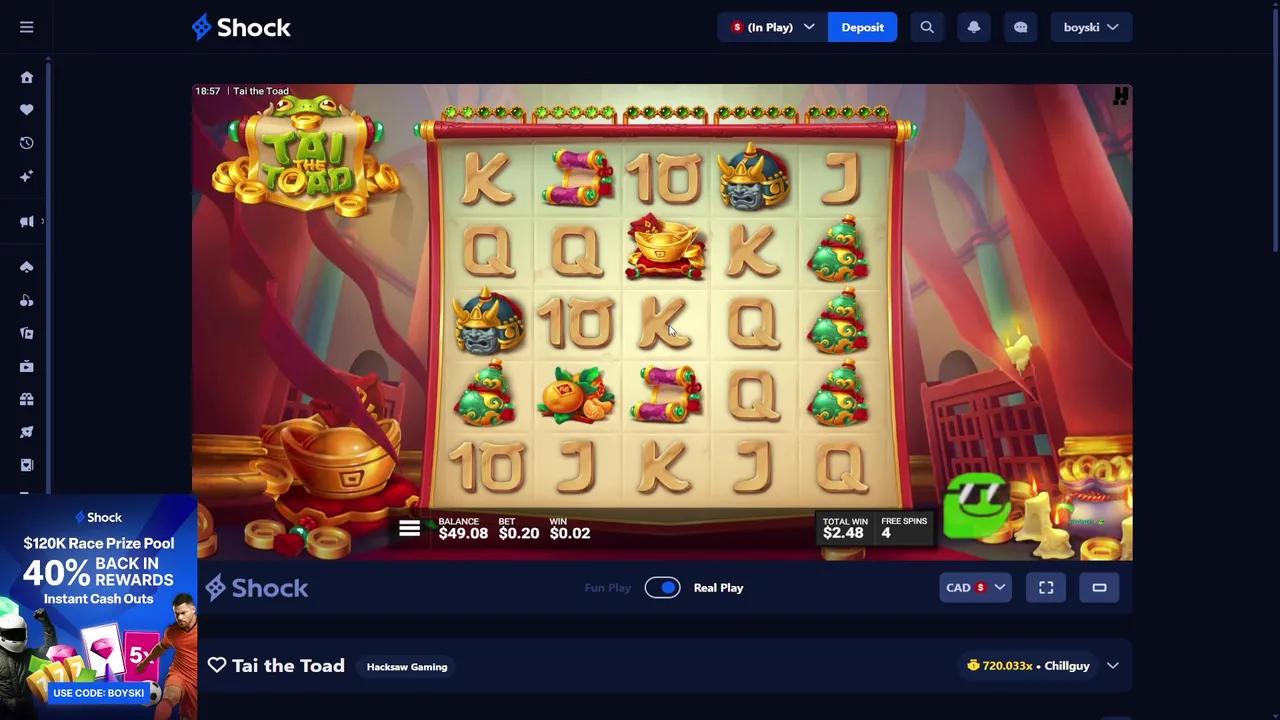Open the main navigation hamburger menu

27,27
